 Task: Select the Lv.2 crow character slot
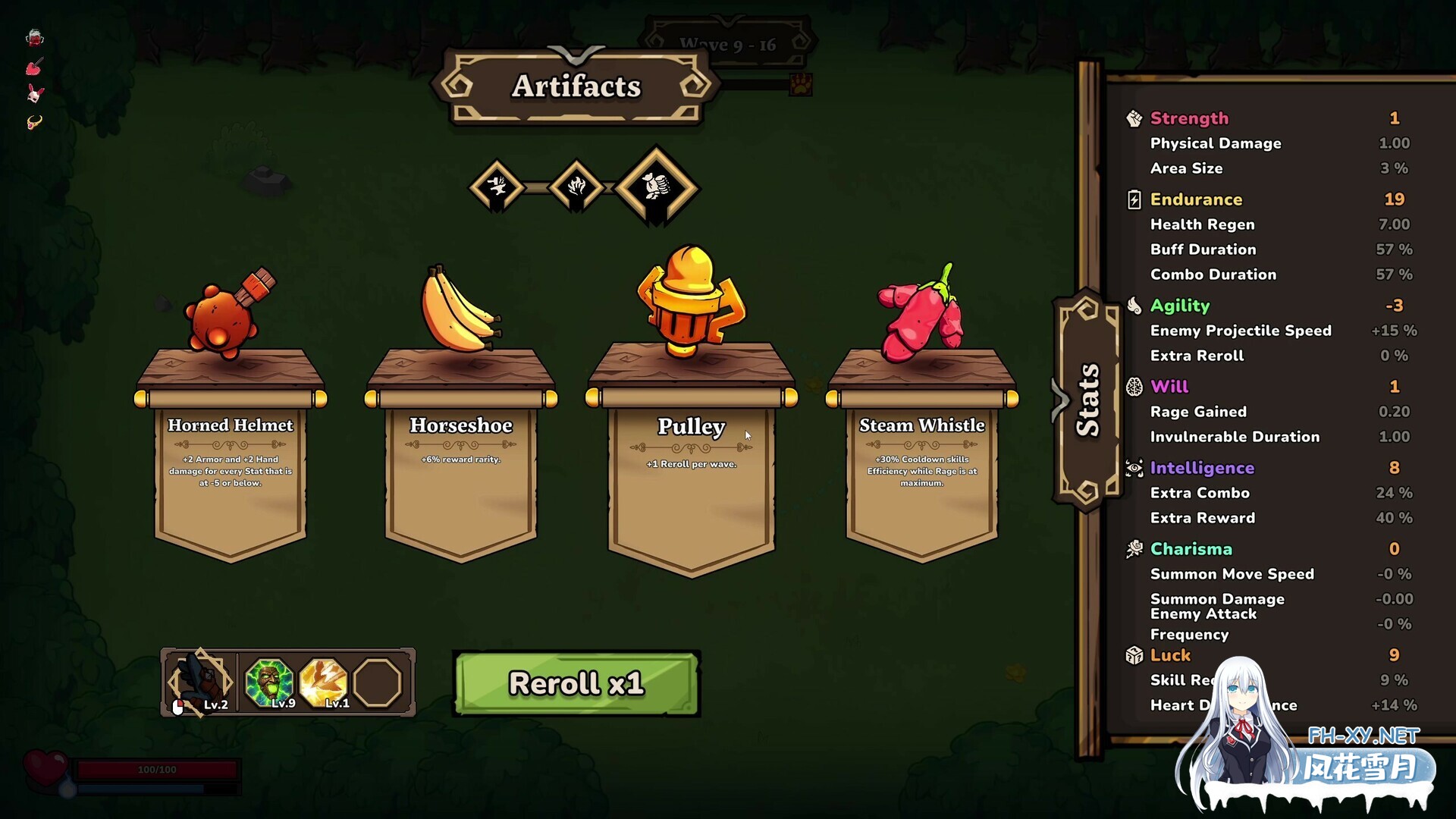point(200,682)
